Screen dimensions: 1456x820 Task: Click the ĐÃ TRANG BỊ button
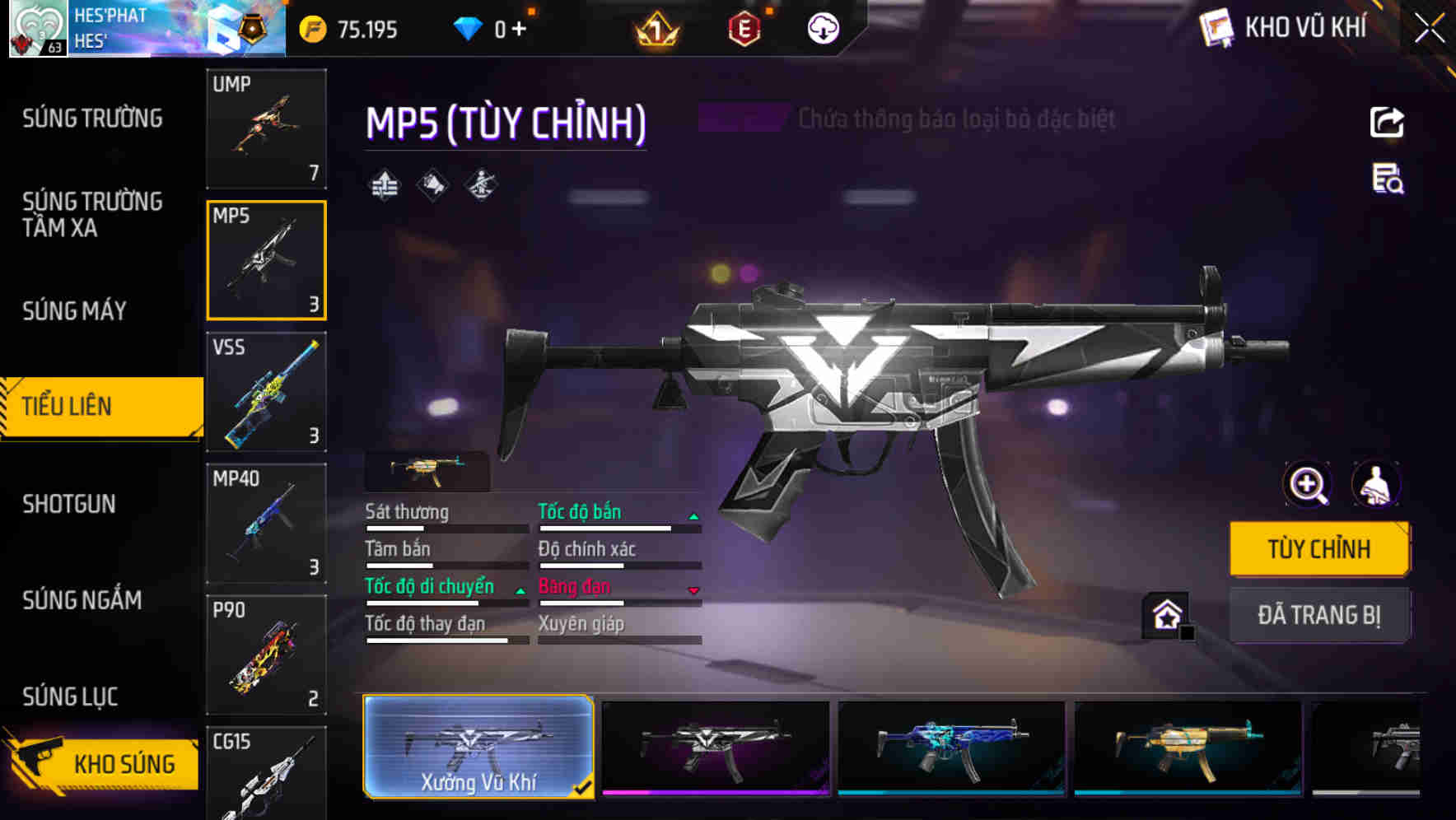pyautogui.click(x=1319, y=615)
